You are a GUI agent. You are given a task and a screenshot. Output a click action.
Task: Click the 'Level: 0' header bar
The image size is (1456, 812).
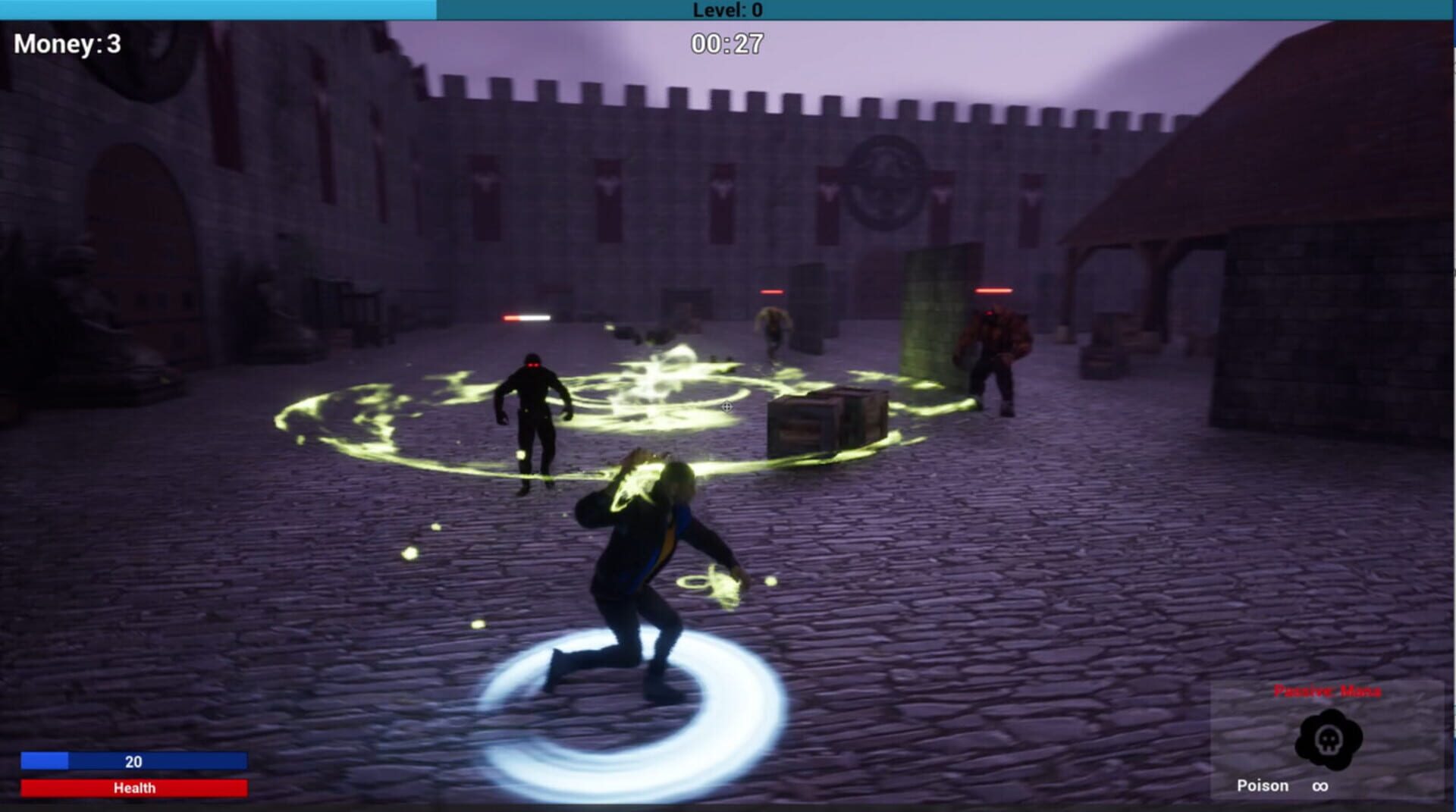point(726,11)
